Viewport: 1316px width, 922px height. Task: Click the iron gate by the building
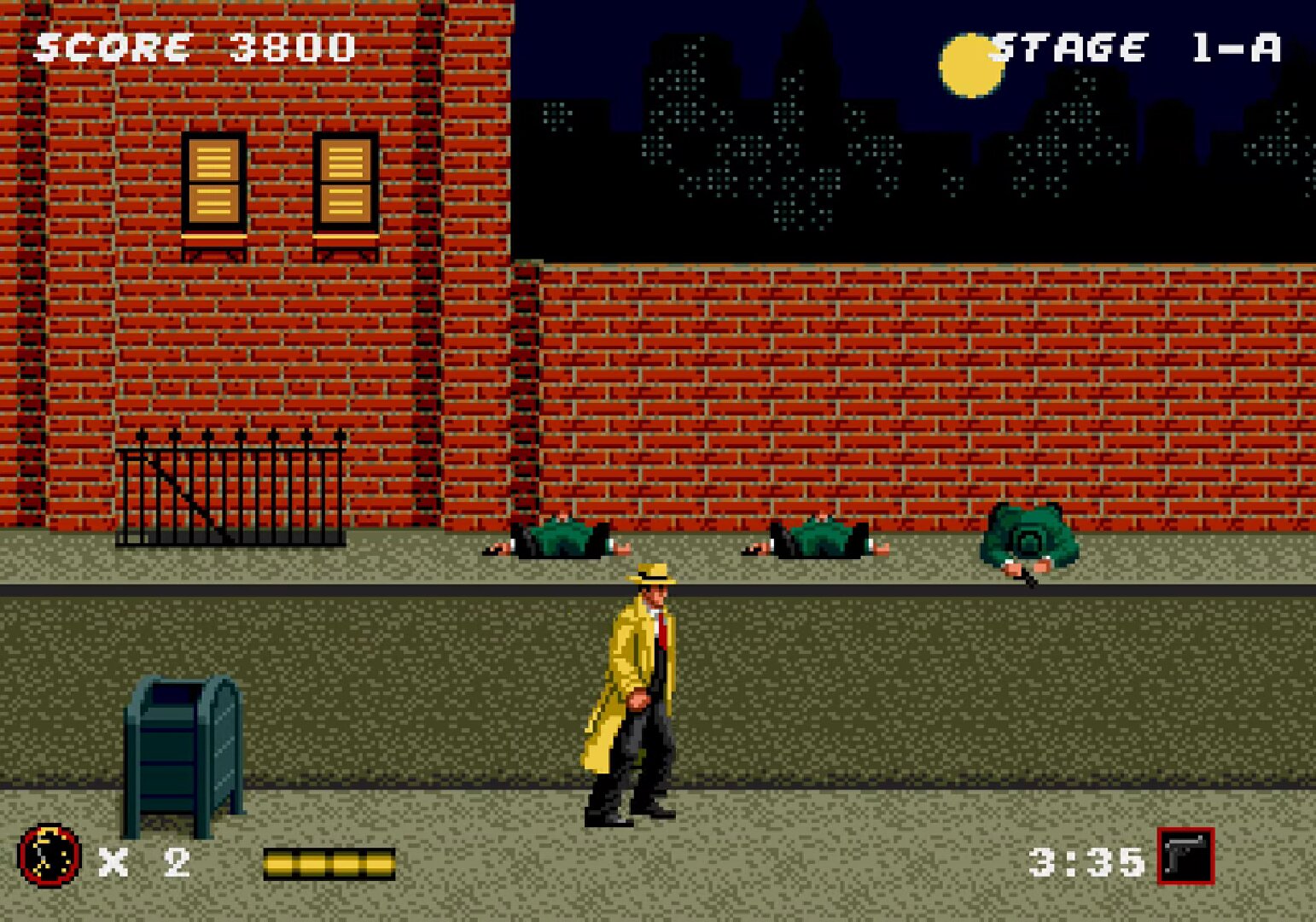click(230, 491)
